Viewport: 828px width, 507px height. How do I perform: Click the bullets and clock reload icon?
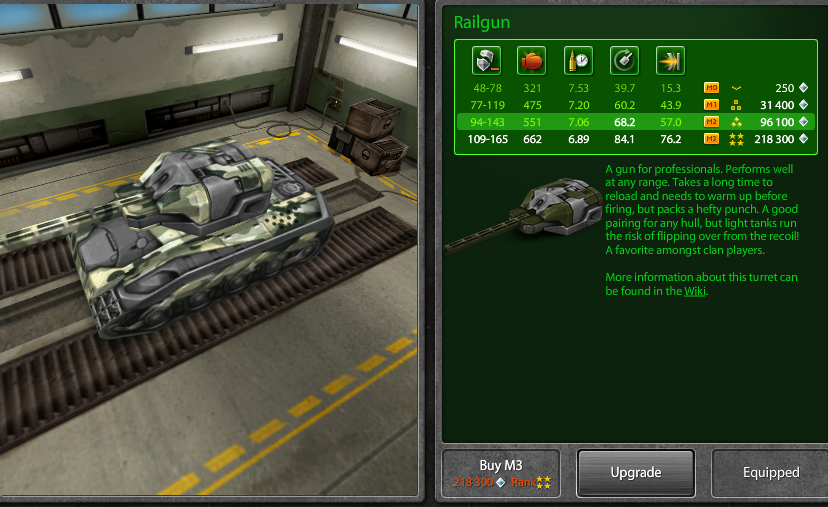point(577,60)
